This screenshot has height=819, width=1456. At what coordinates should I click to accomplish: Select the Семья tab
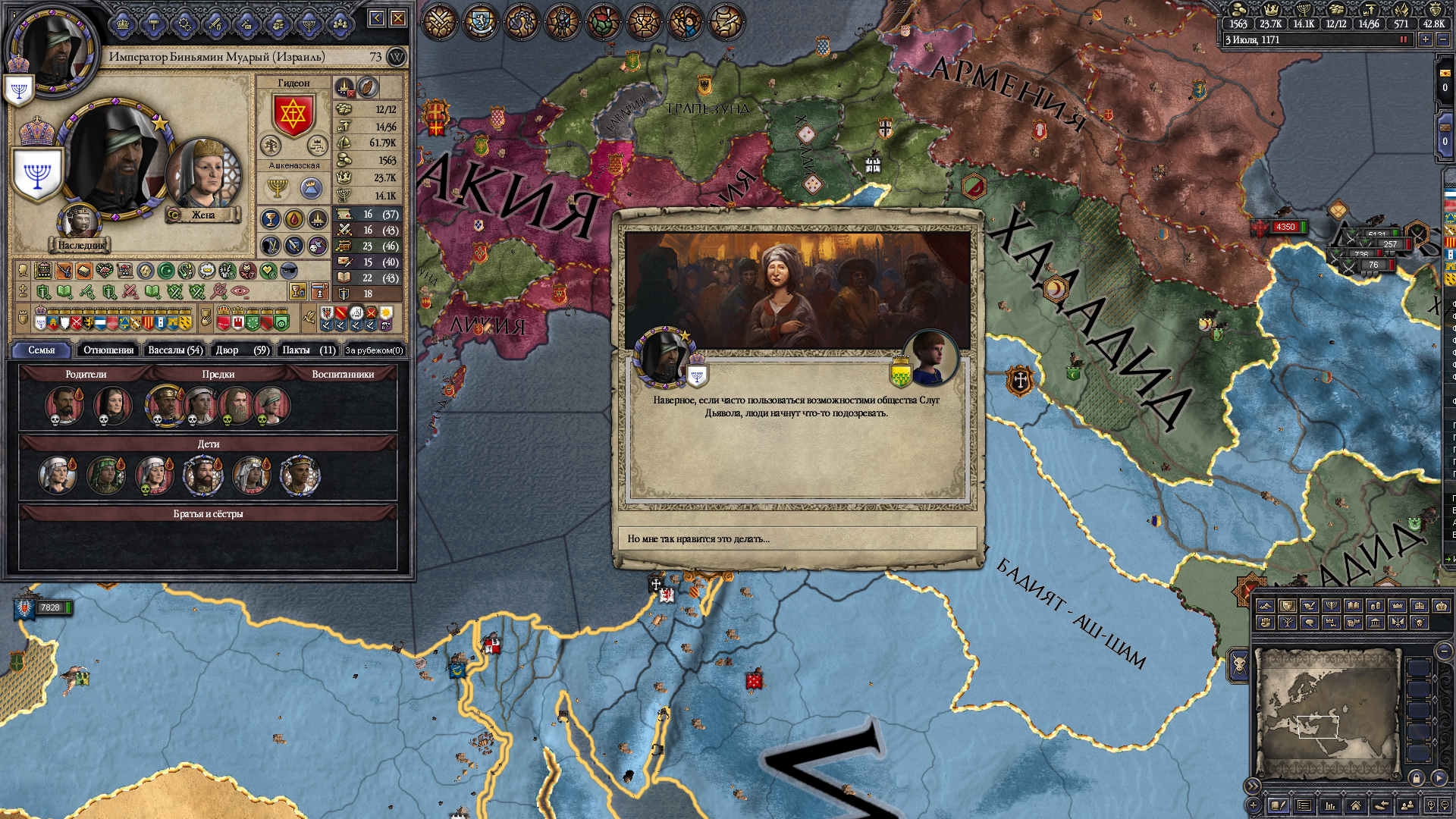(x=42, y=350)
